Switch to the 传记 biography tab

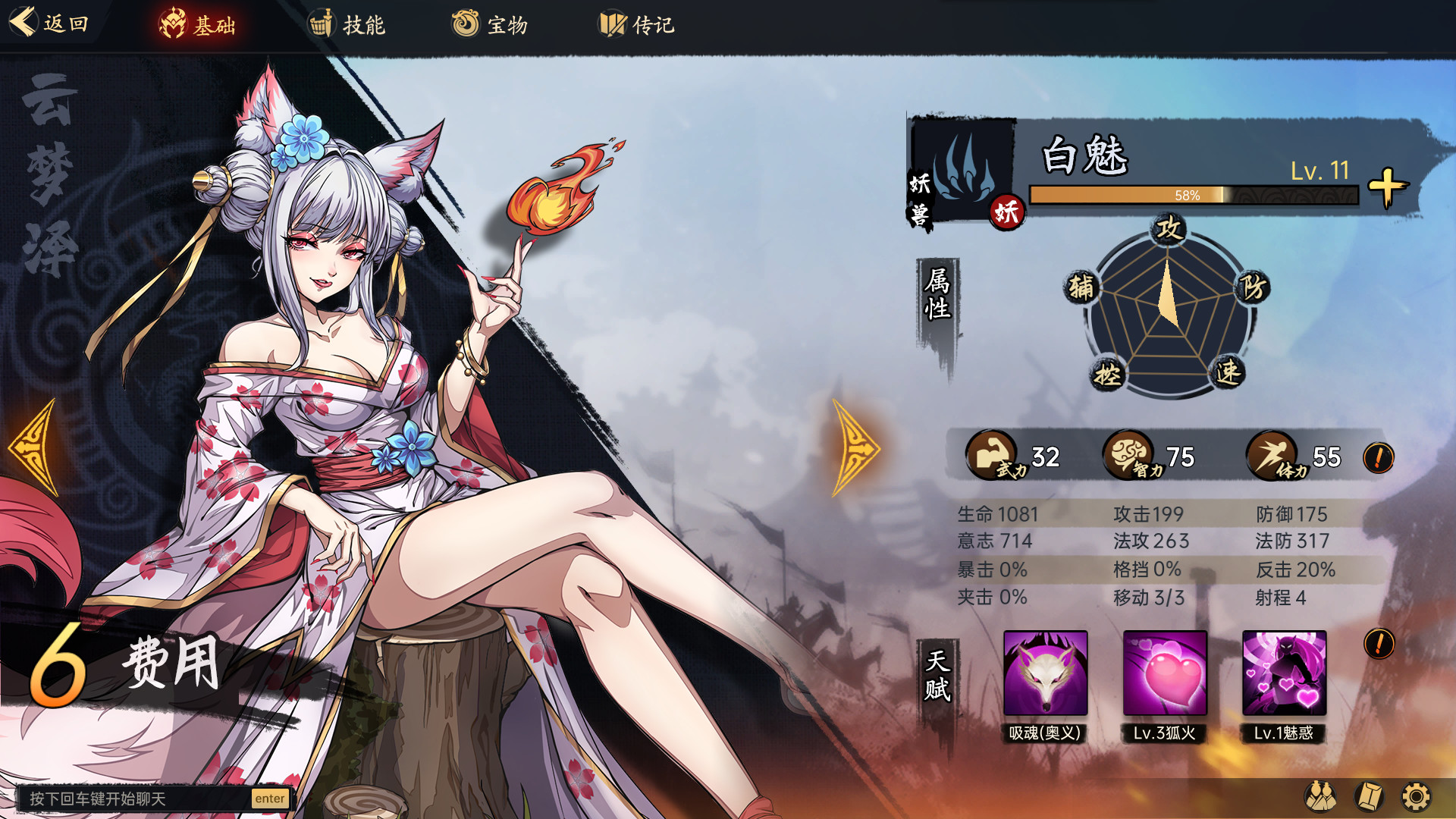pos(637,25)
